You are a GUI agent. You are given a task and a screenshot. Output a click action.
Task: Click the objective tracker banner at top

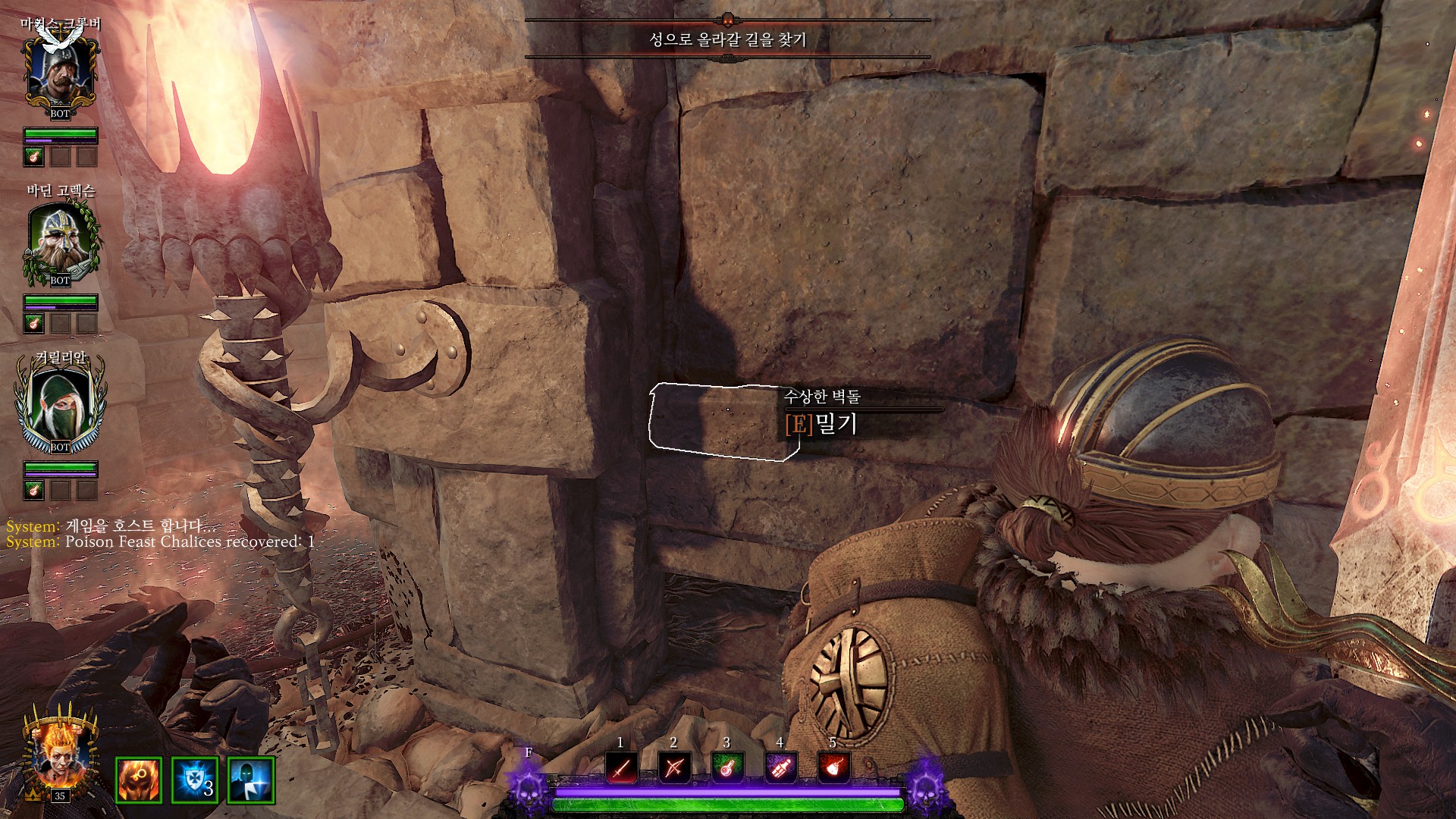click(727, 39)
